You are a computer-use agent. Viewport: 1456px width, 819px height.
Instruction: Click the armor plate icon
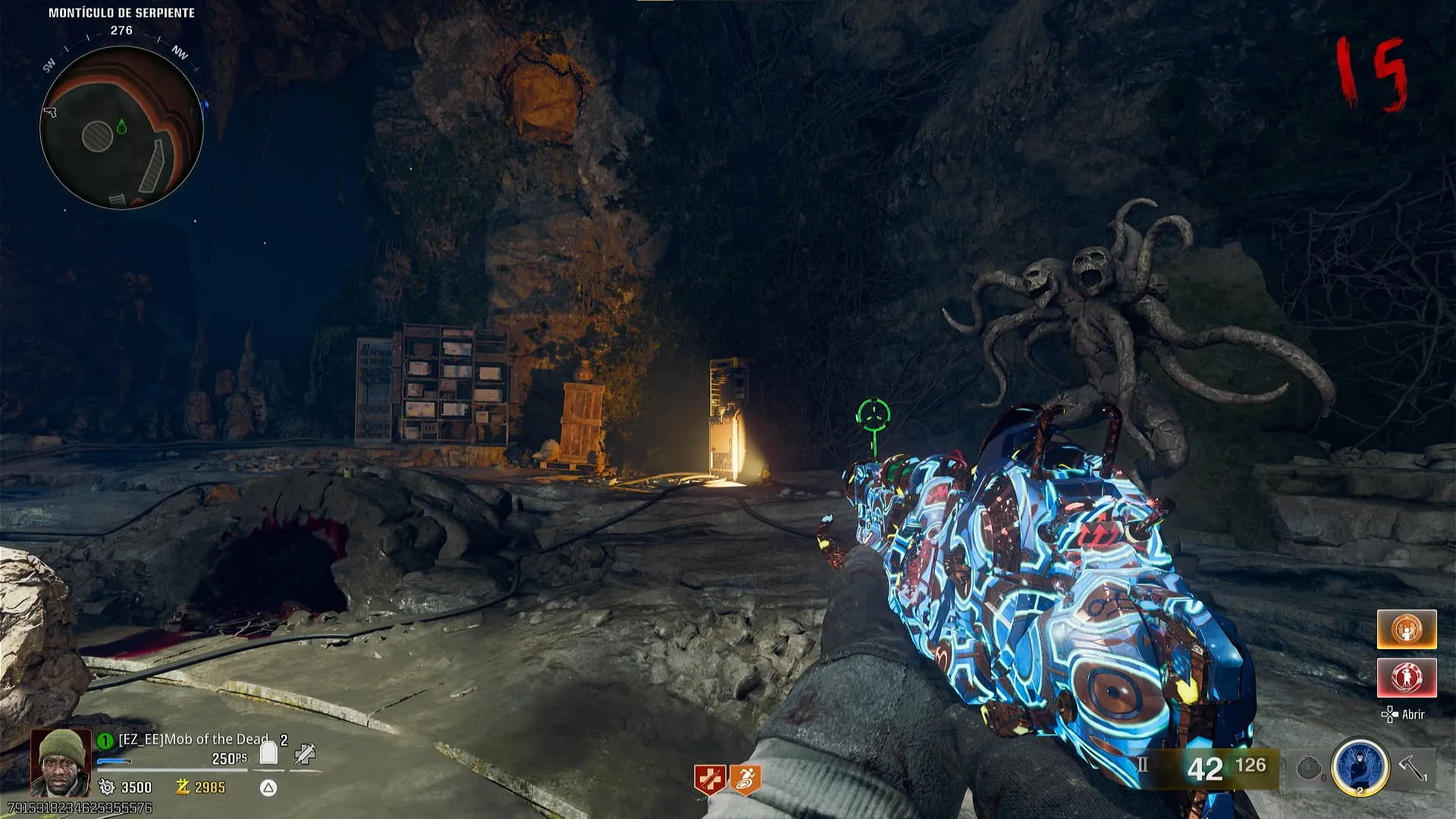268,753
